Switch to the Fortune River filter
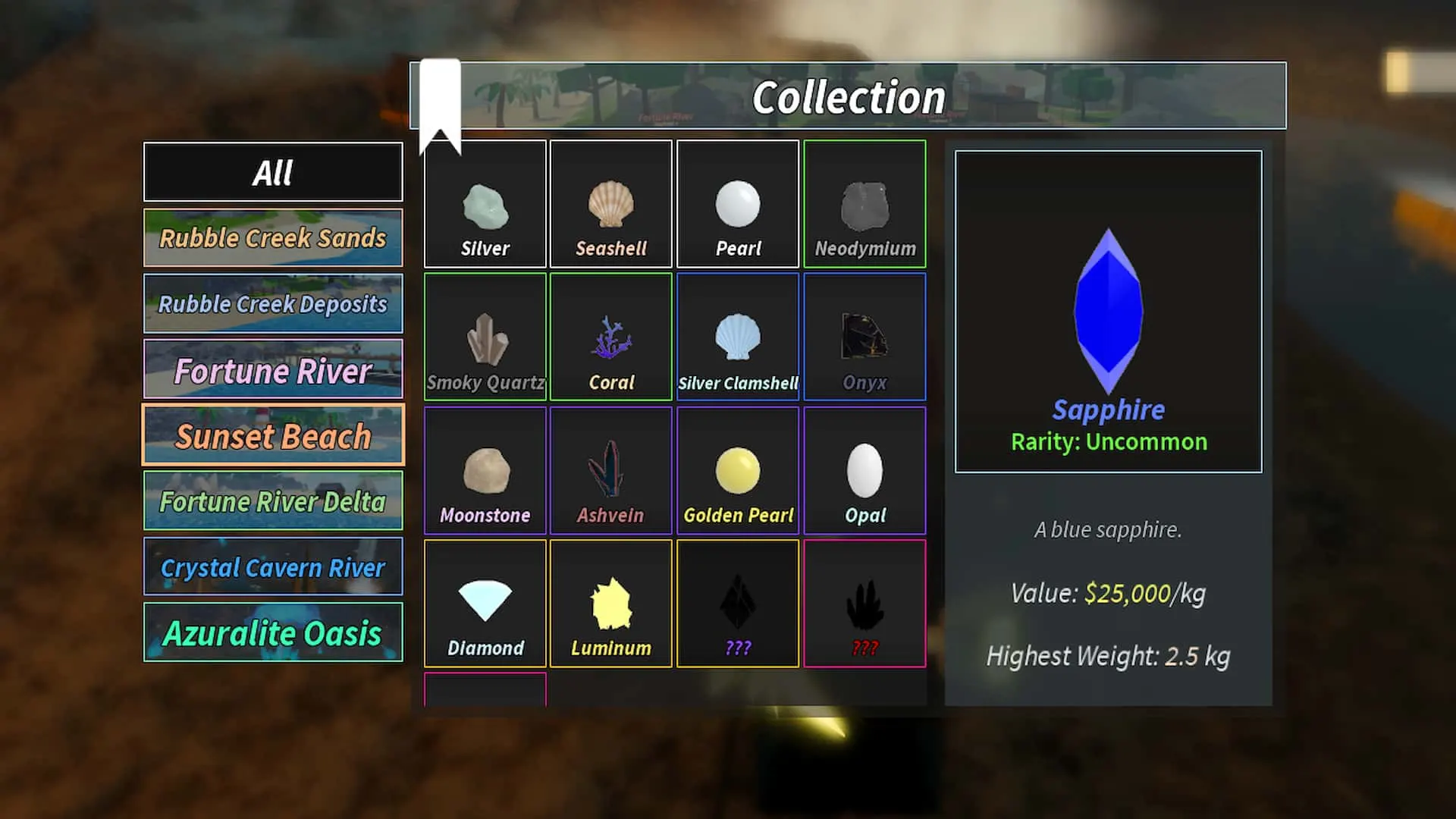The image size is (1456, 819). (x=272, y=369)
